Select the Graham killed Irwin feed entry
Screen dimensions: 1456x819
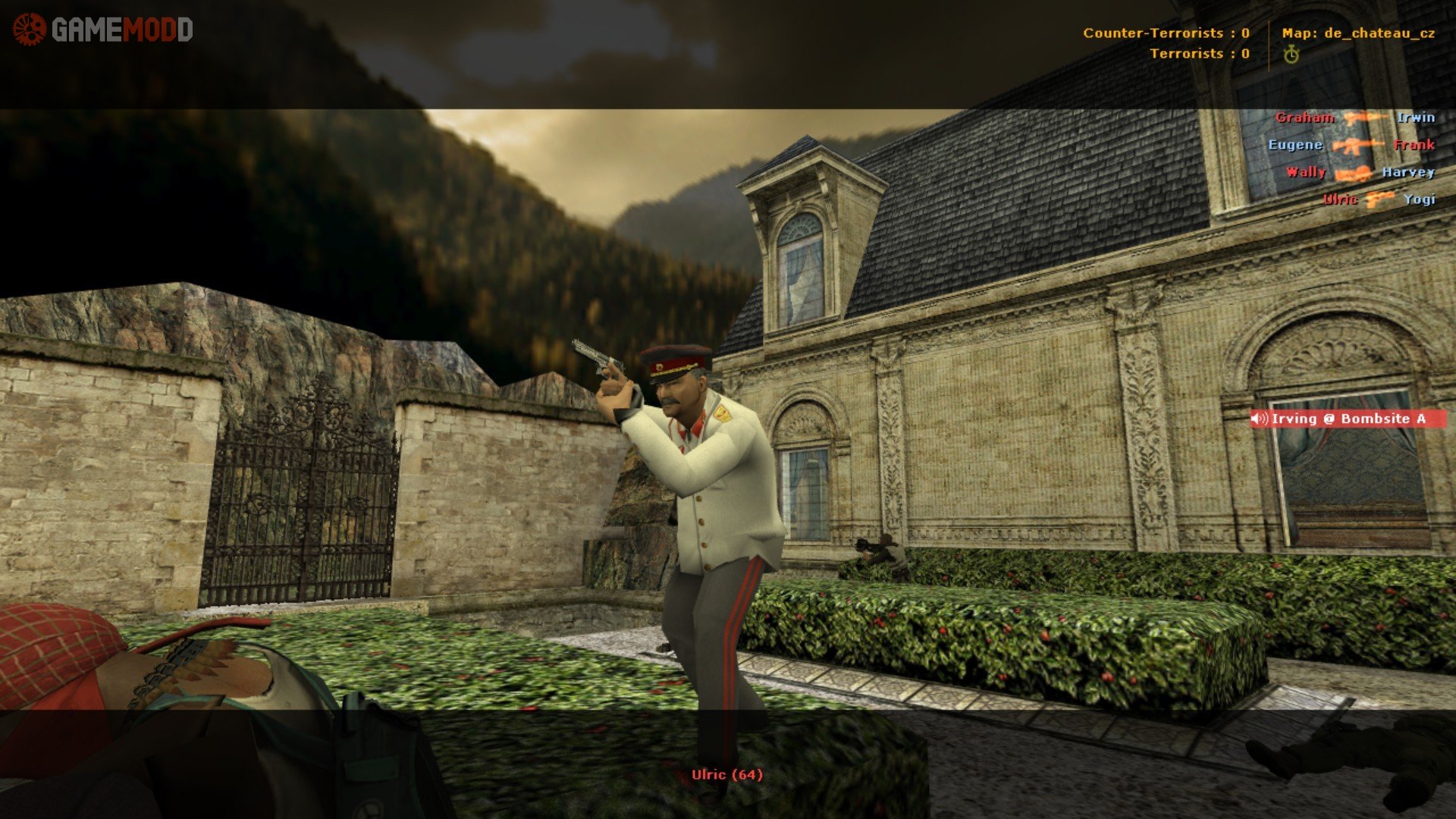coord(1354,118)
